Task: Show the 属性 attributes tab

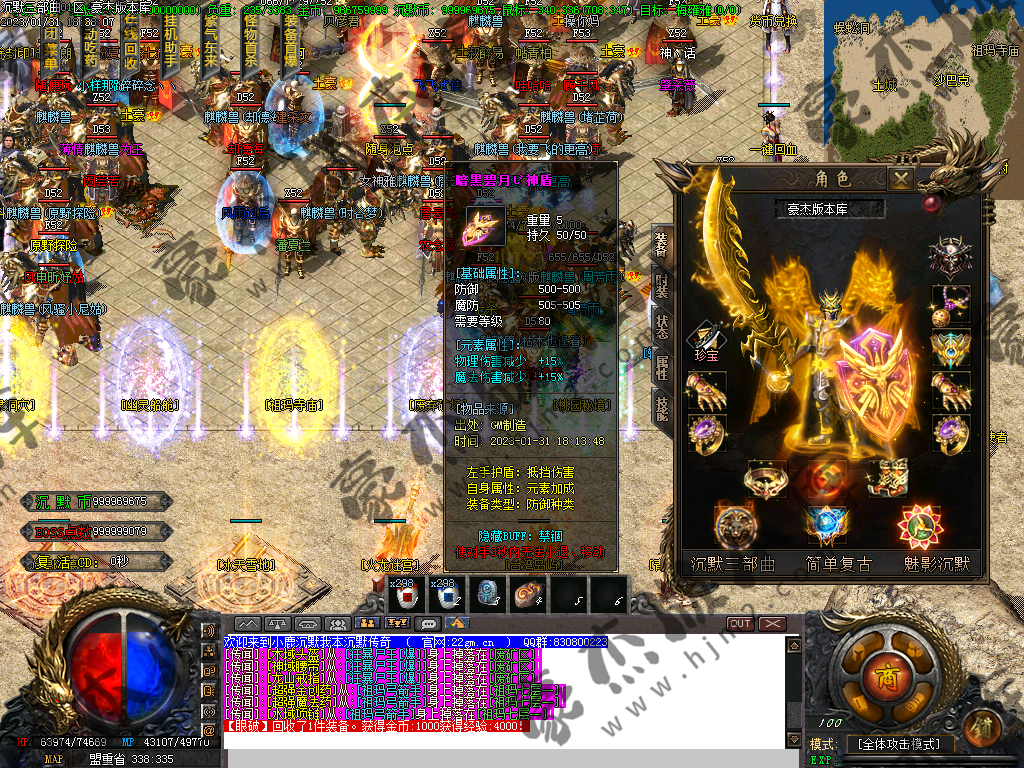Action: point(662,369)
